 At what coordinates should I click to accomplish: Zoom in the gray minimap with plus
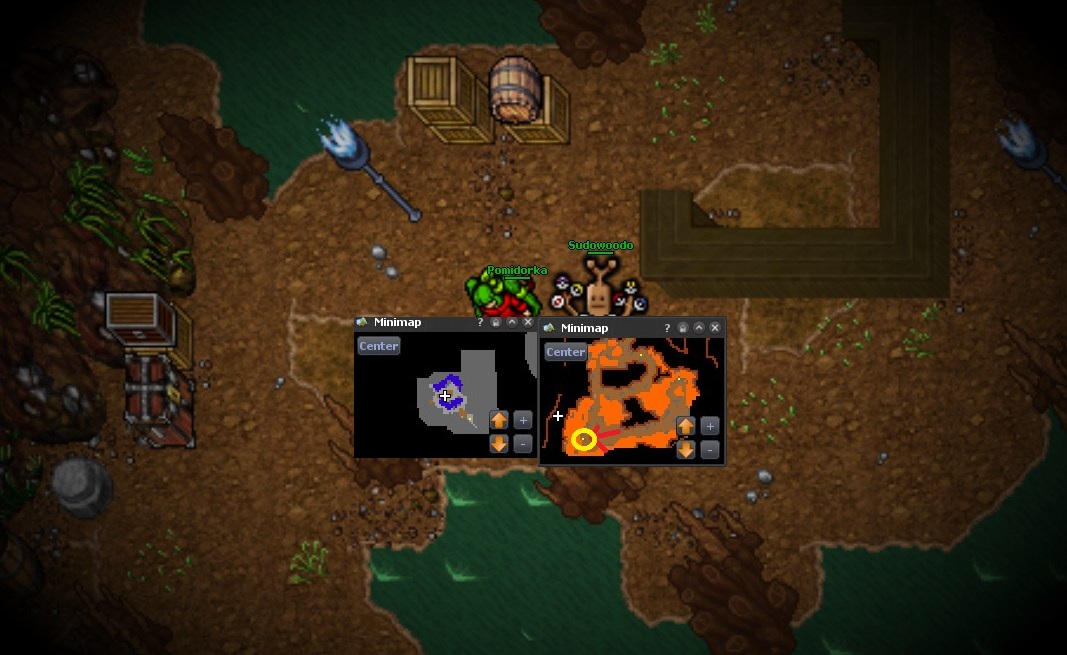tap(522, 420)
